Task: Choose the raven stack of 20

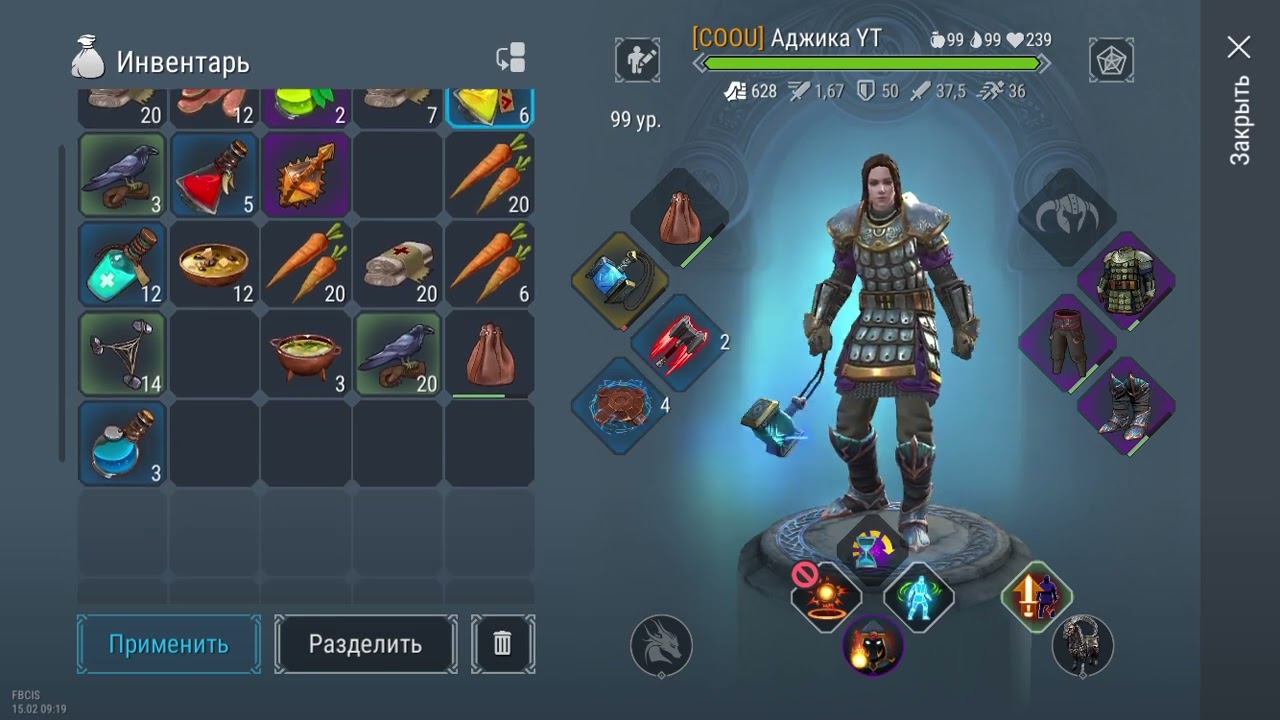Action: point(397,354)
